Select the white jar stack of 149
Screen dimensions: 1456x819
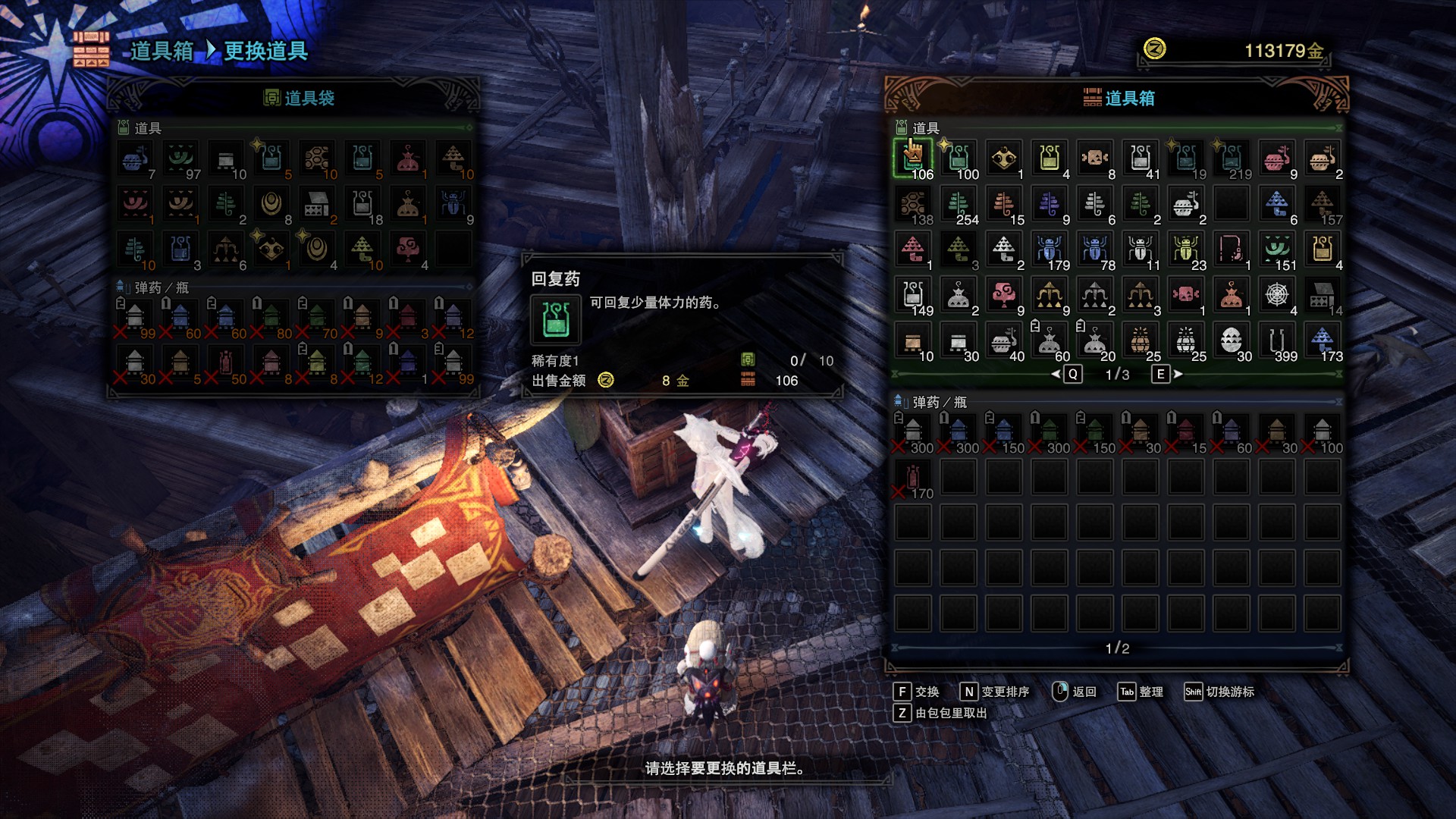coord(913,296)
